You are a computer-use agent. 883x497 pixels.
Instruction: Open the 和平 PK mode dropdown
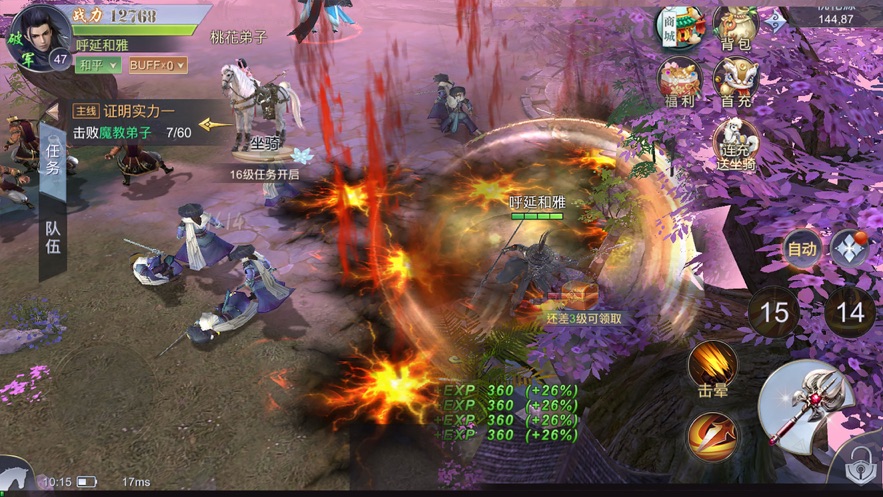(98, 65)
